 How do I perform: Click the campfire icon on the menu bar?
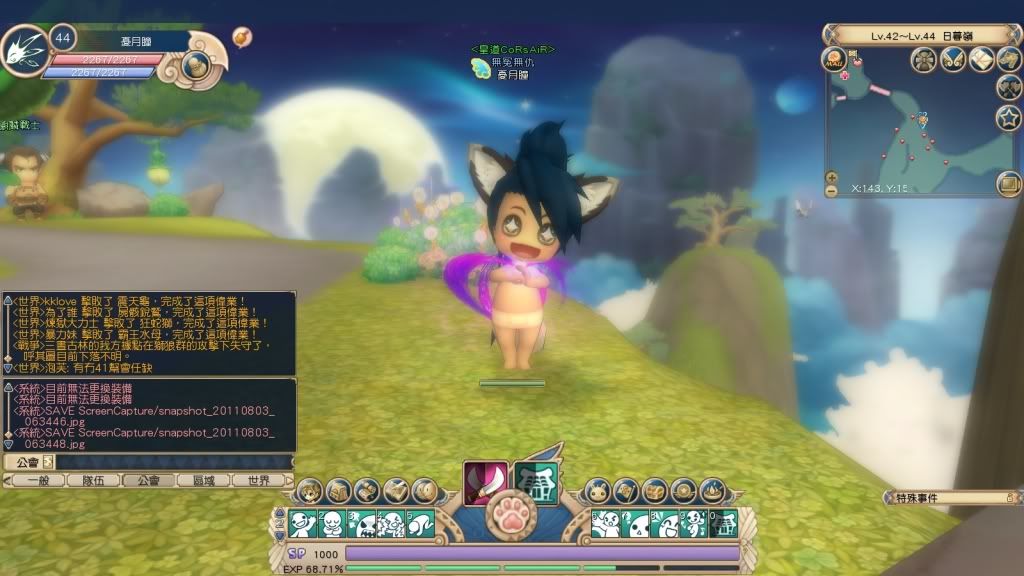tap(713, 491)
